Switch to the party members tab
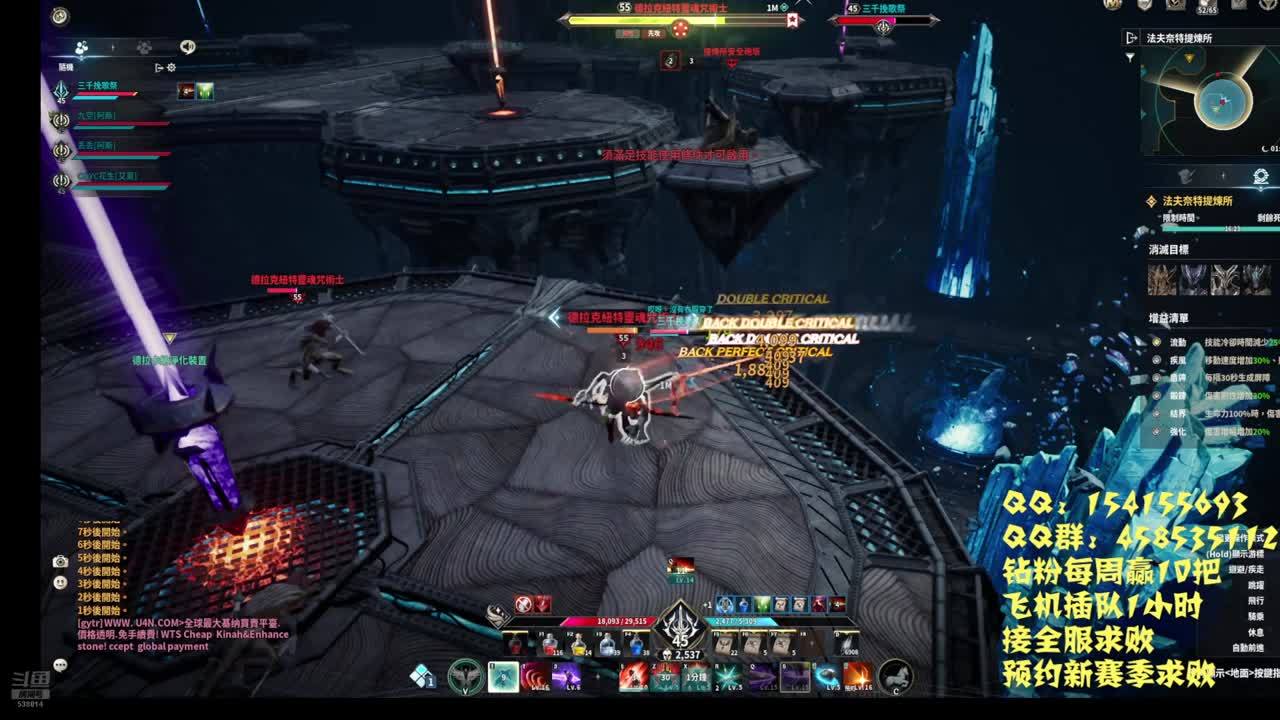 [82, 47]
